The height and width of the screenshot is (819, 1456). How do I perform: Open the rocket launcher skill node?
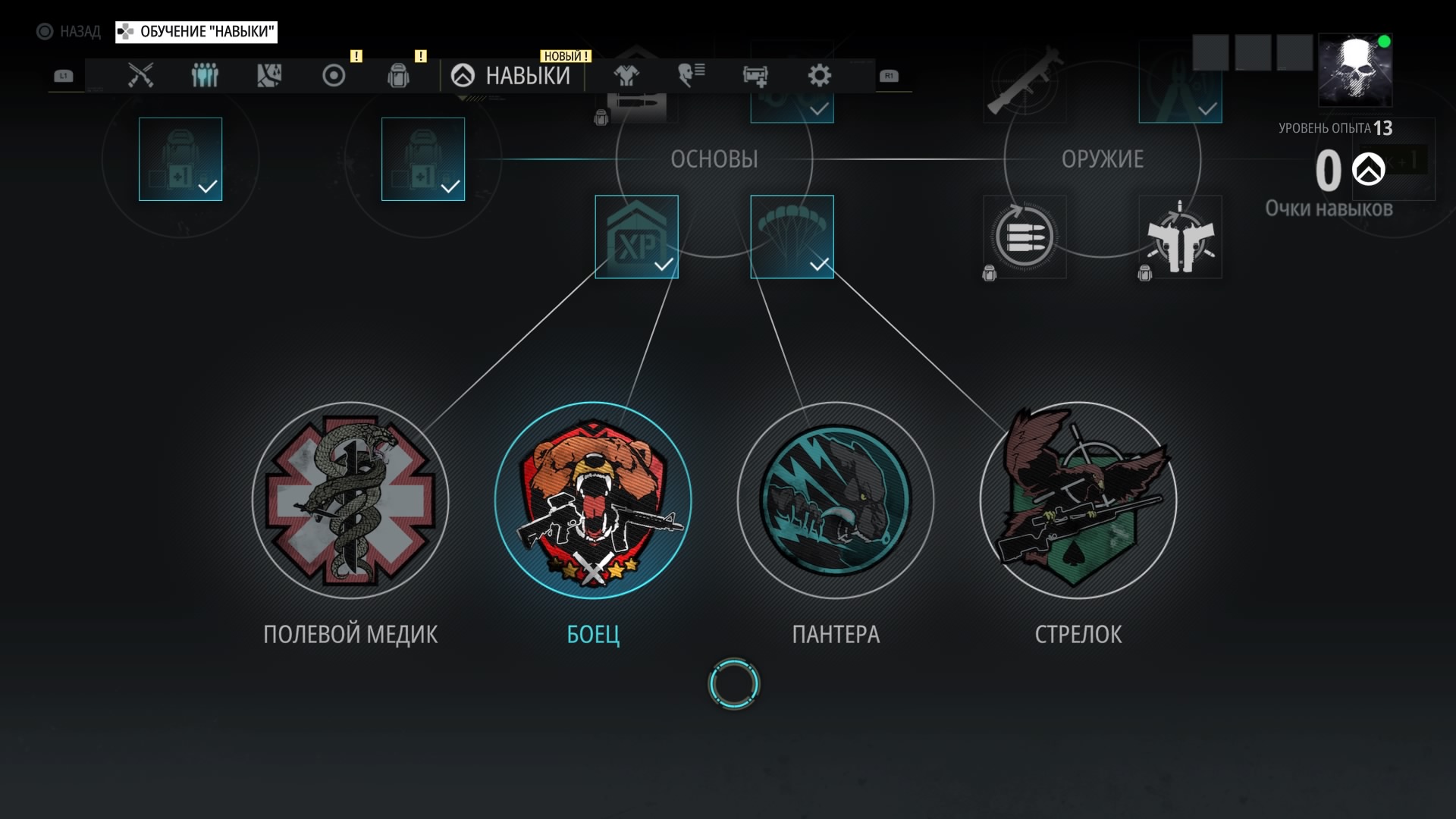click(x=1025, y=82)
